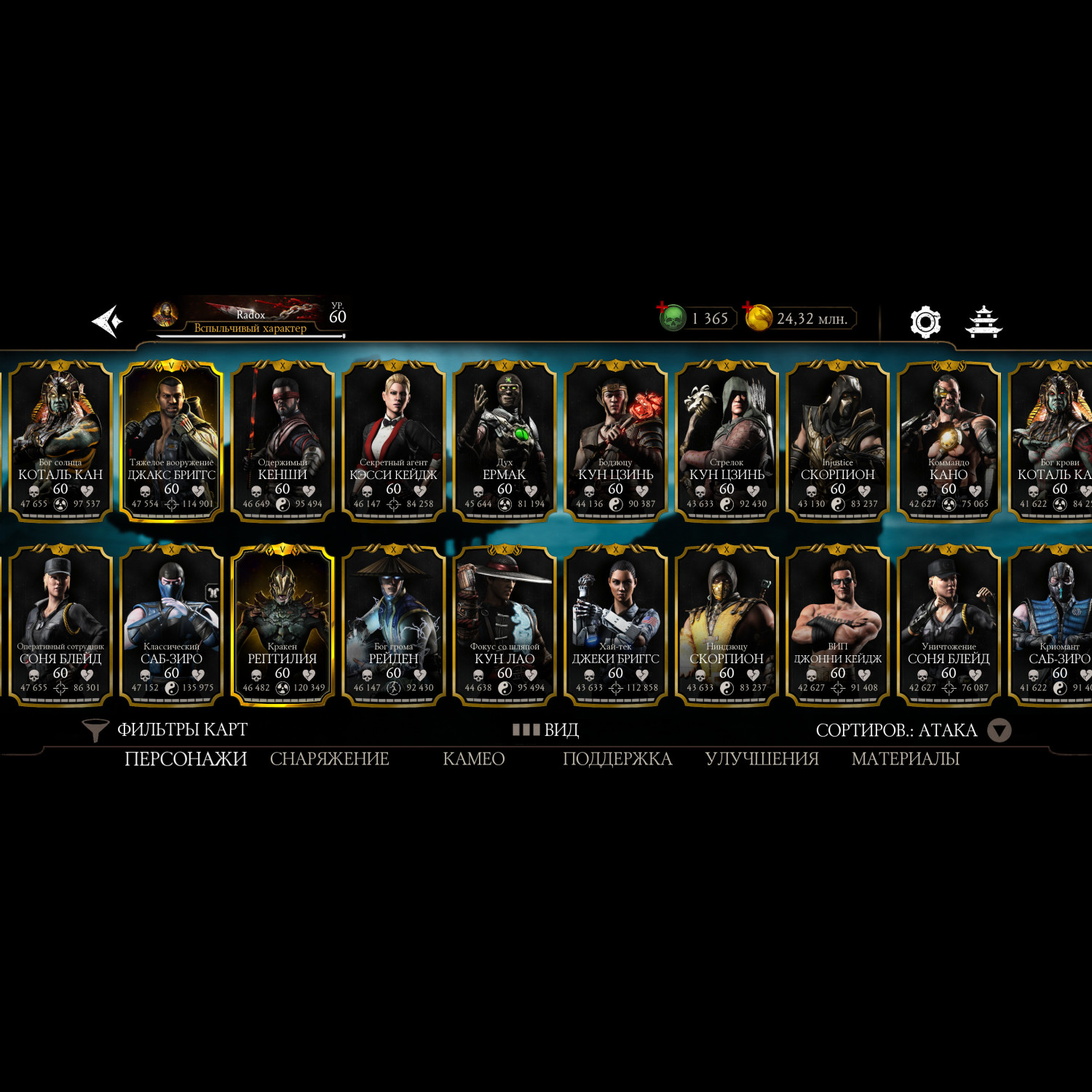Pick the Ермак spirit card
This screenshot has width=1092, height=1092.
505,440
